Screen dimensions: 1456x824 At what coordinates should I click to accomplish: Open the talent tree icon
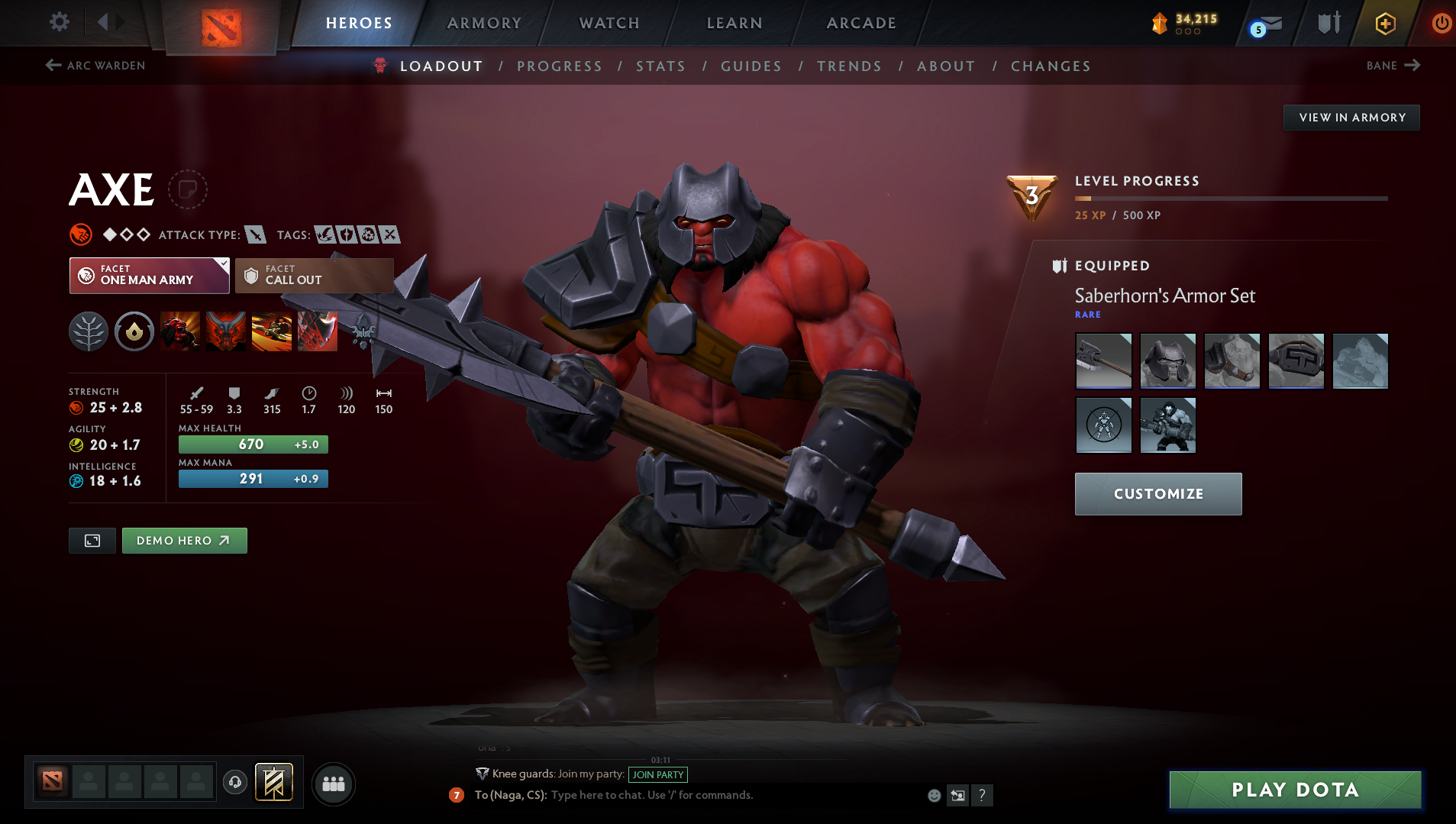click(x=89, y=331)
